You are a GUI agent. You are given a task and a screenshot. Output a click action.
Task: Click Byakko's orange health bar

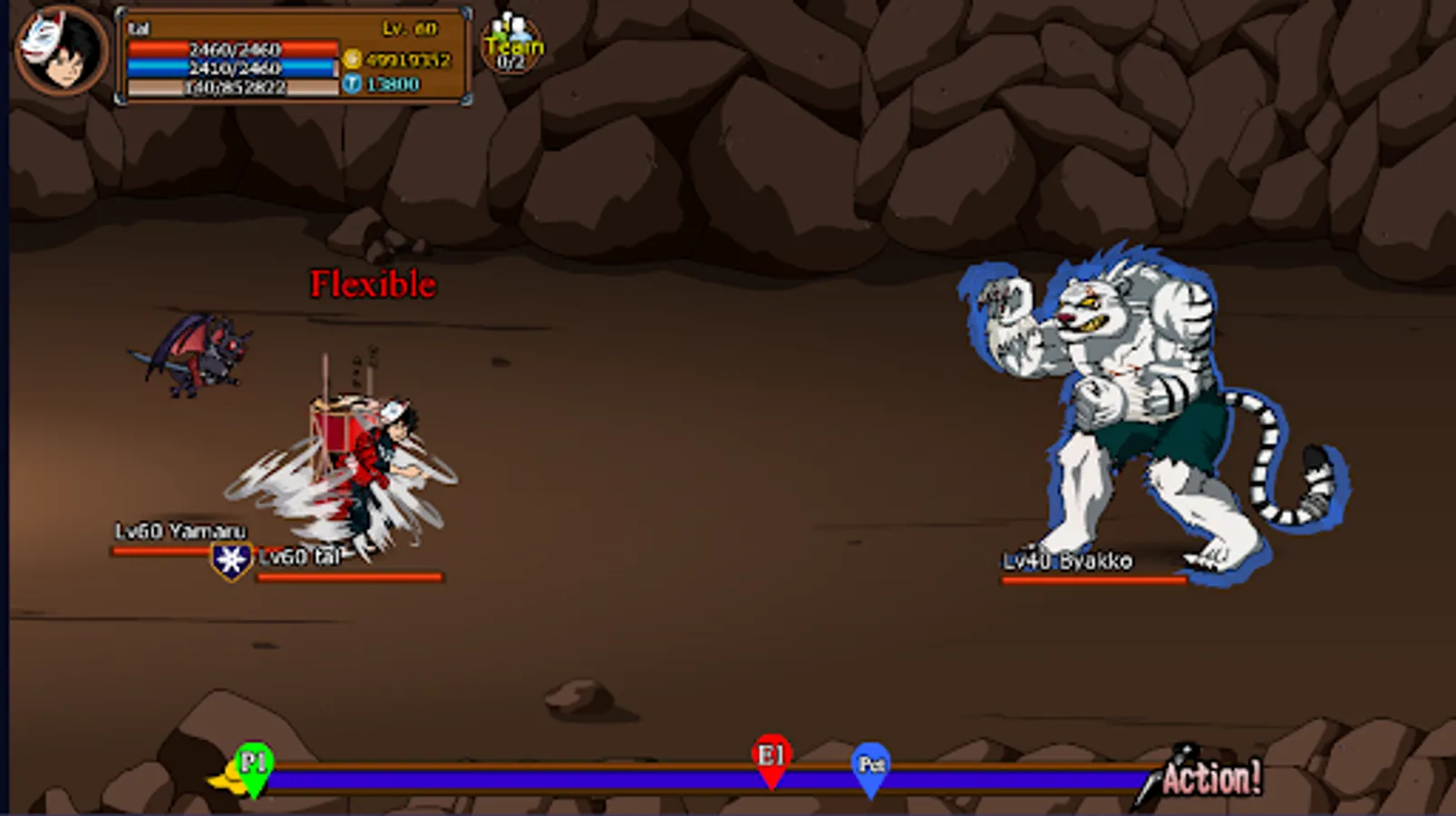coord(1092,578)
